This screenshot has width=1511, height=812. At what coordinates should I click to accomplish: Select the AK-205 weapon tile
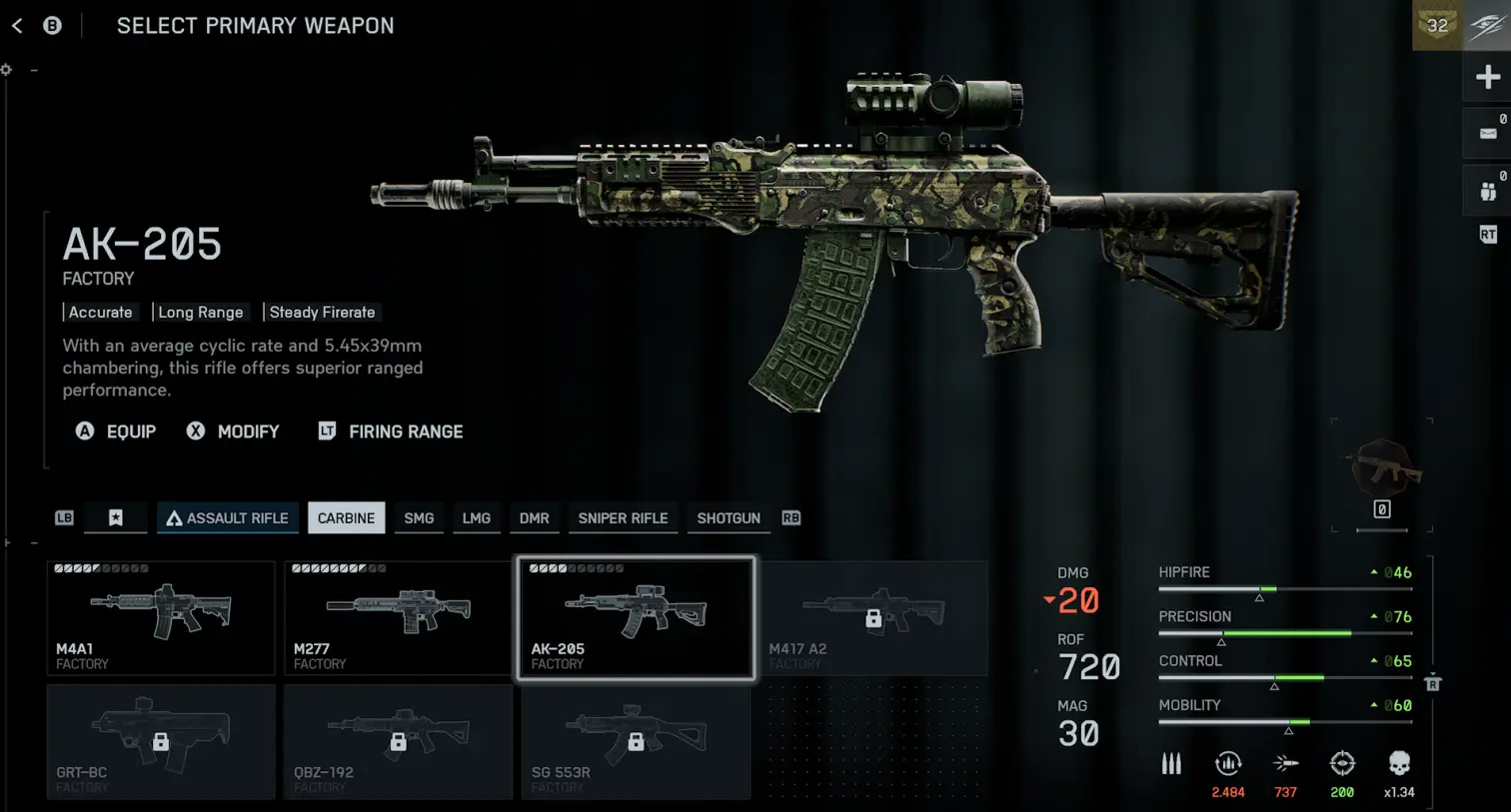pos(636,617)
